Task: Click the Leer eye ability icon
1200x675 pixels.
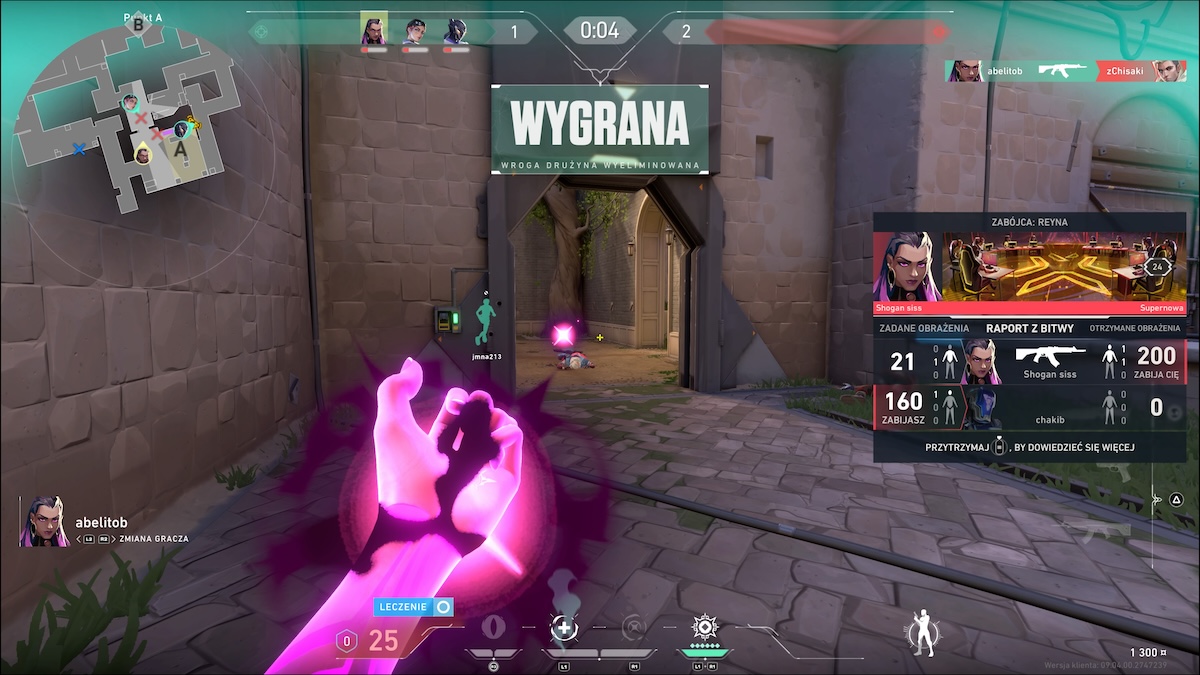Action: (x=493, y=628)
